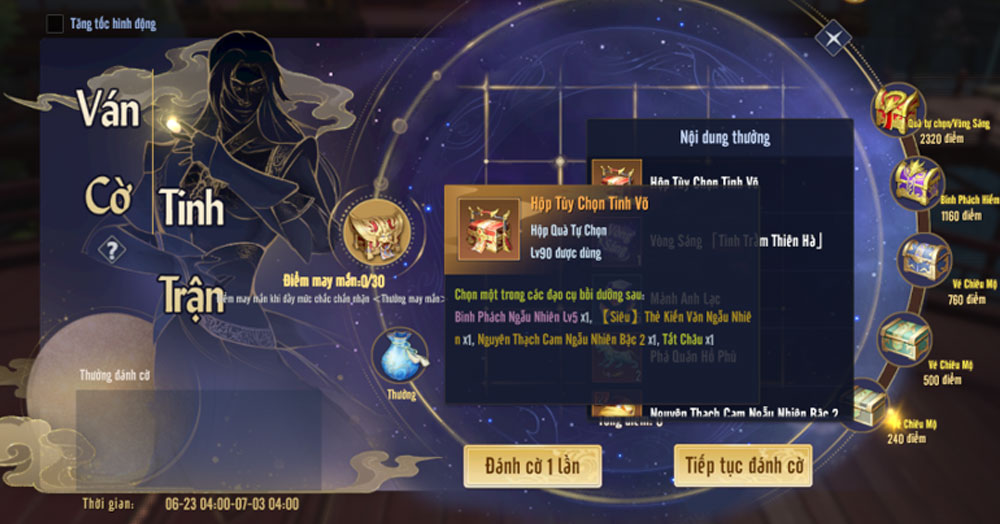Select the golden lucky reward chest icon

(x=371, y=230)
